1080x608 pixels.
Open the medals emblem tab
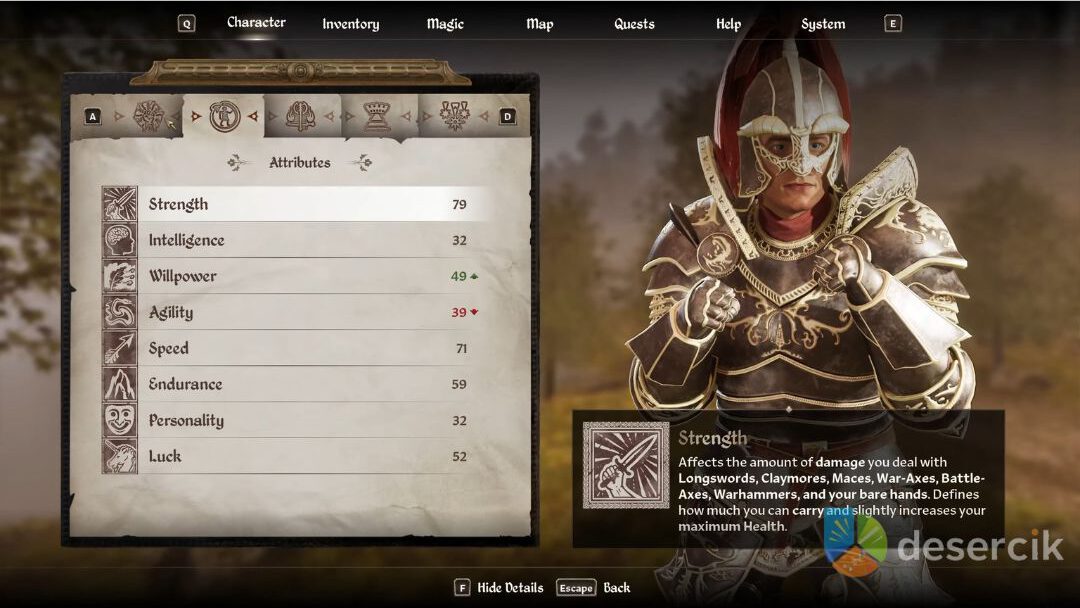pyautogui.click(x=455, y=116)
